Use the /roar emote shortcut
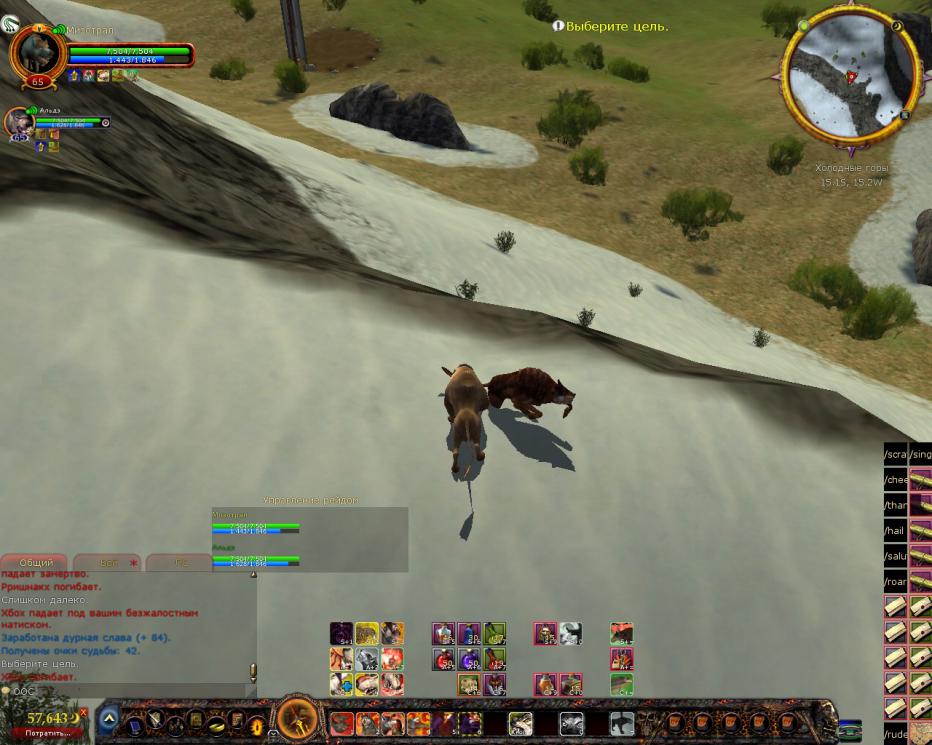Viewport: 932px width, 745px height. (895, 582)
